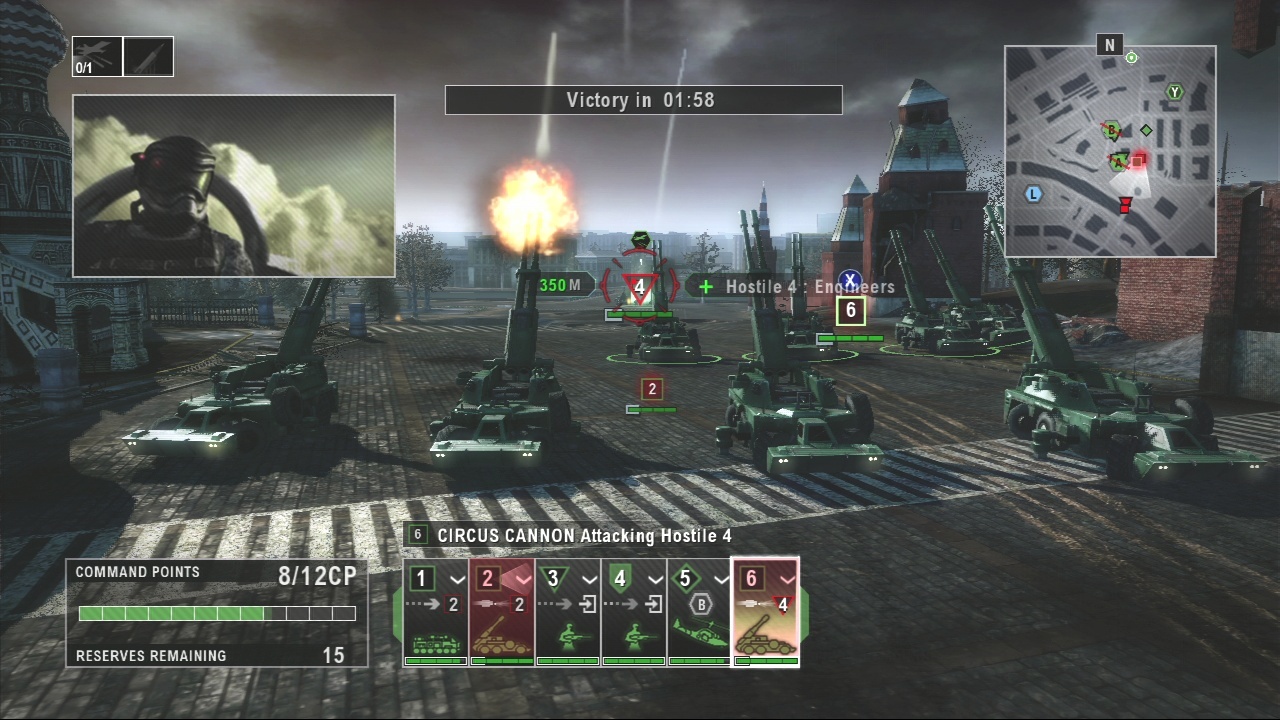Select highlighted unit card 6 artillery
This screenshot has width=1280, height=720.
click(x=765, y=612)
